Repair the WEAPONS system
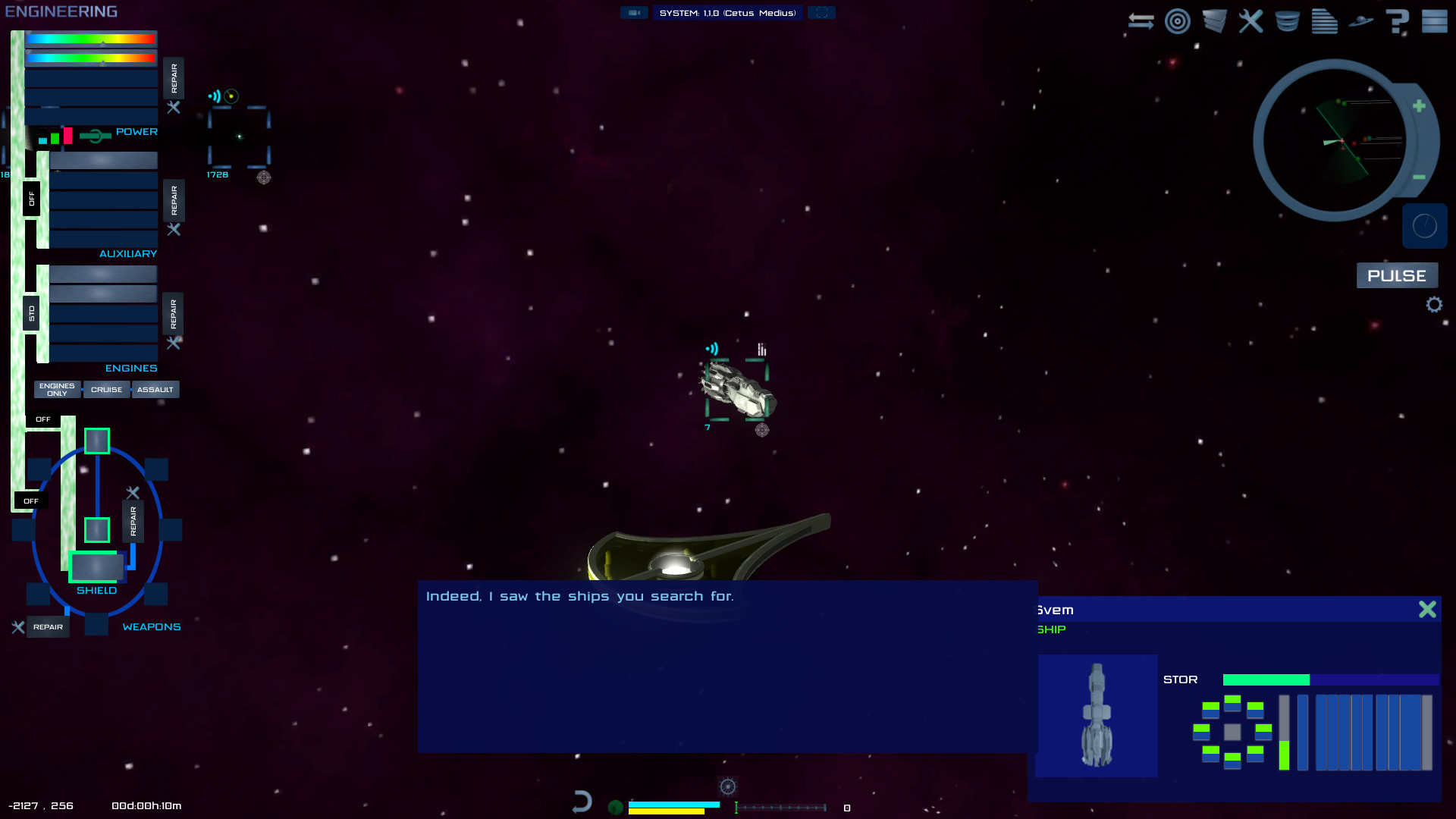The image size is (1456, 819). (x=48, y=627)
